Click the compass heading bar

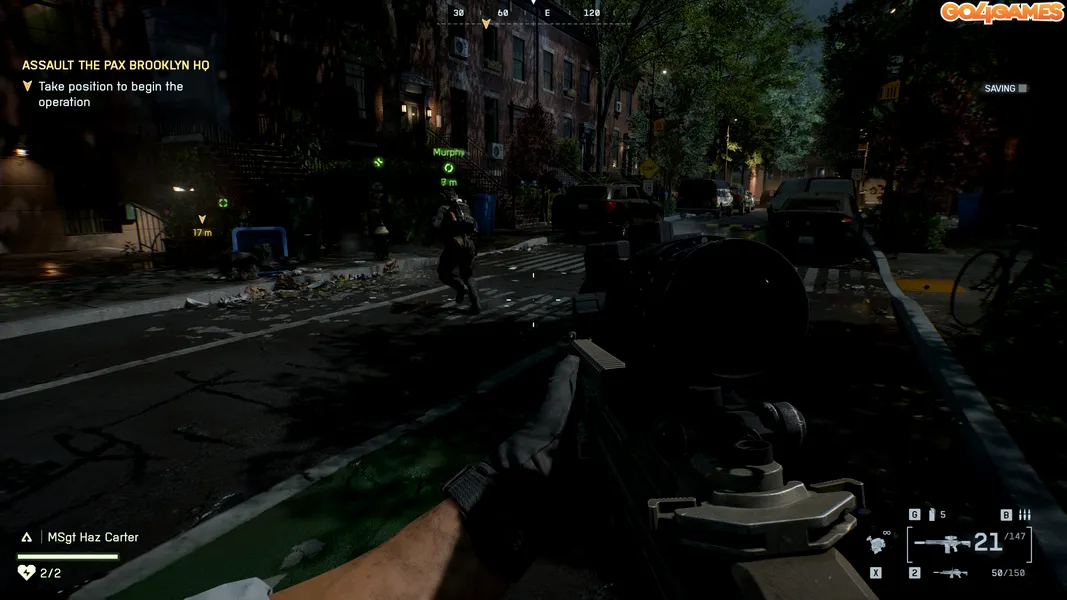[534, 15]
